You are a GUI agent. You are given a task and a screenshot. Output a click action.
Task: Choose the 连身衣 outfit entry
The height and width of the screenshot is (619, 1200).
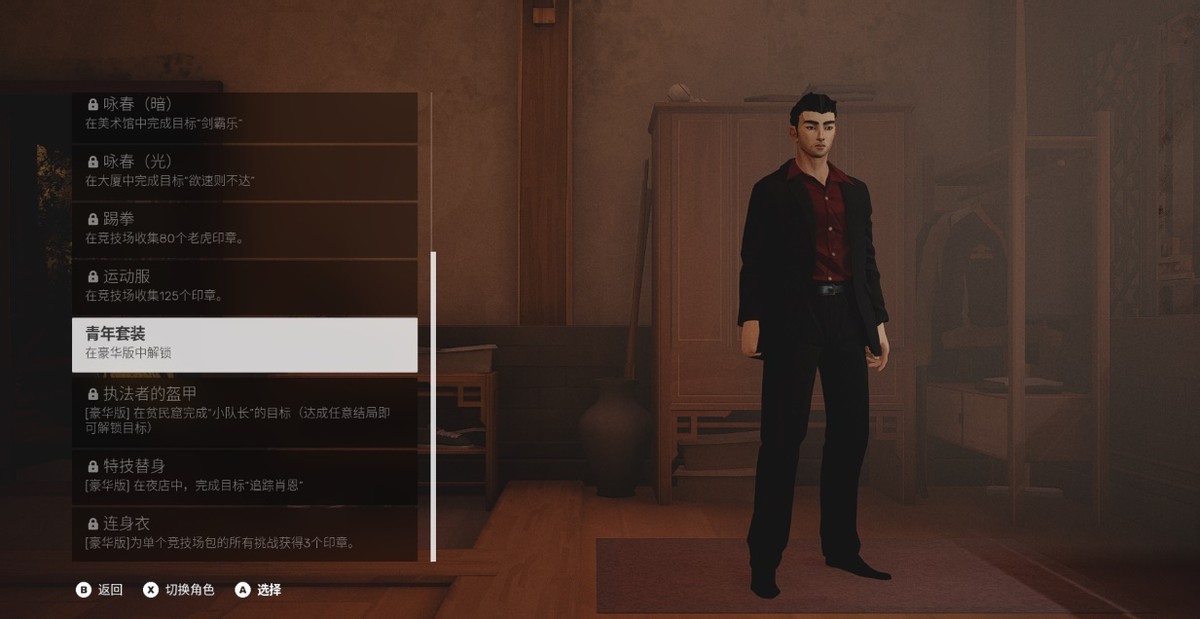tap(245, 534)
